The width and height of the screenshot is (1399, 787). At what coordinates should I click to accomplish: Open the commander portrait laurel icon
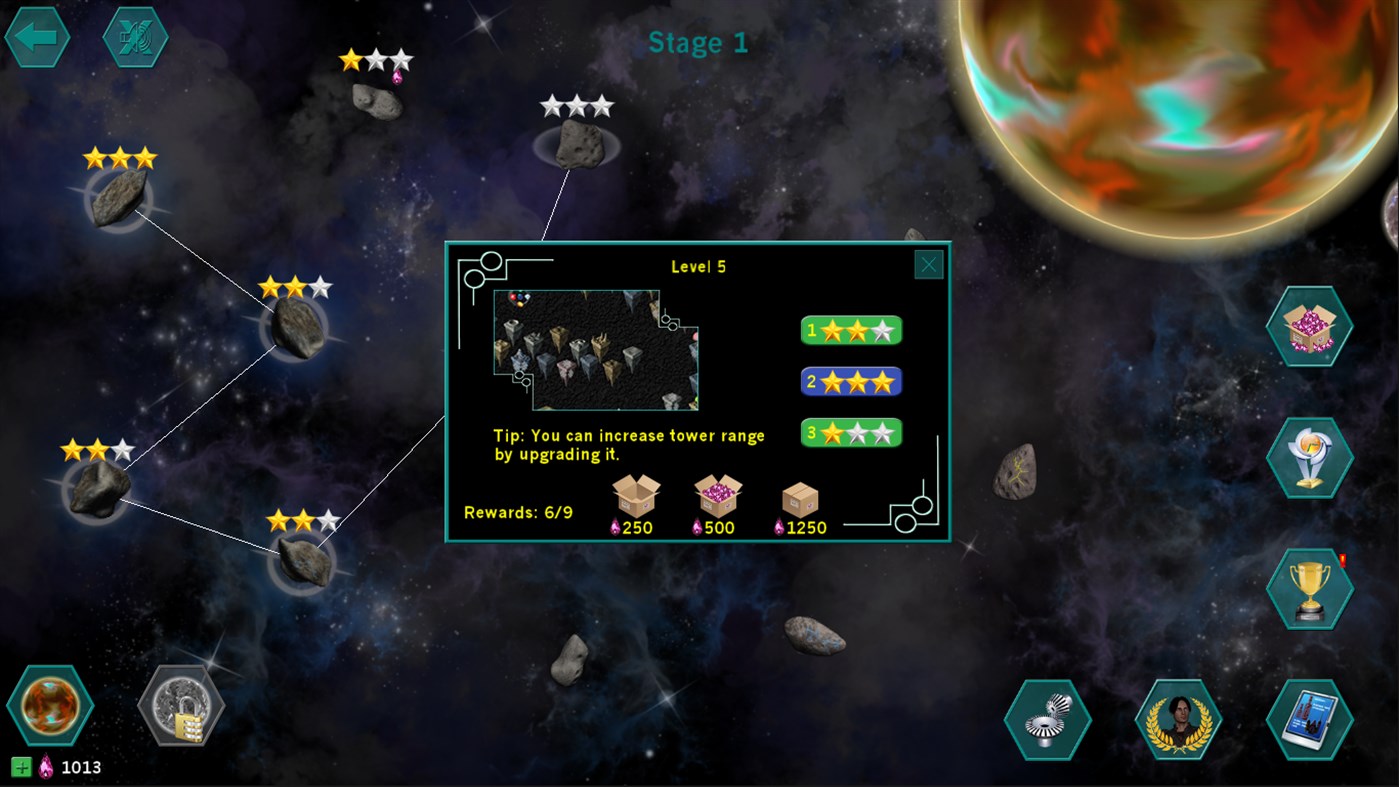[1178, 719]
